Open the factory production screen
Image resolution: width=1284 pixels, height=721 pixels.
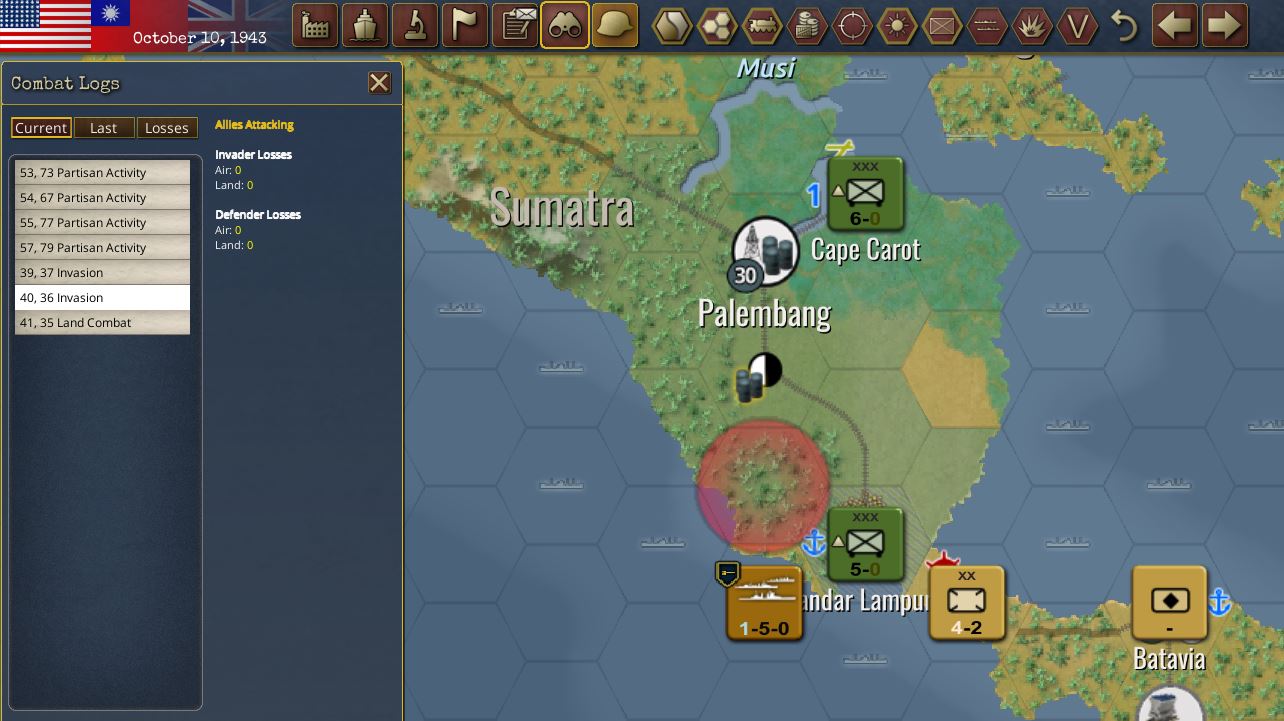[315, 26]
